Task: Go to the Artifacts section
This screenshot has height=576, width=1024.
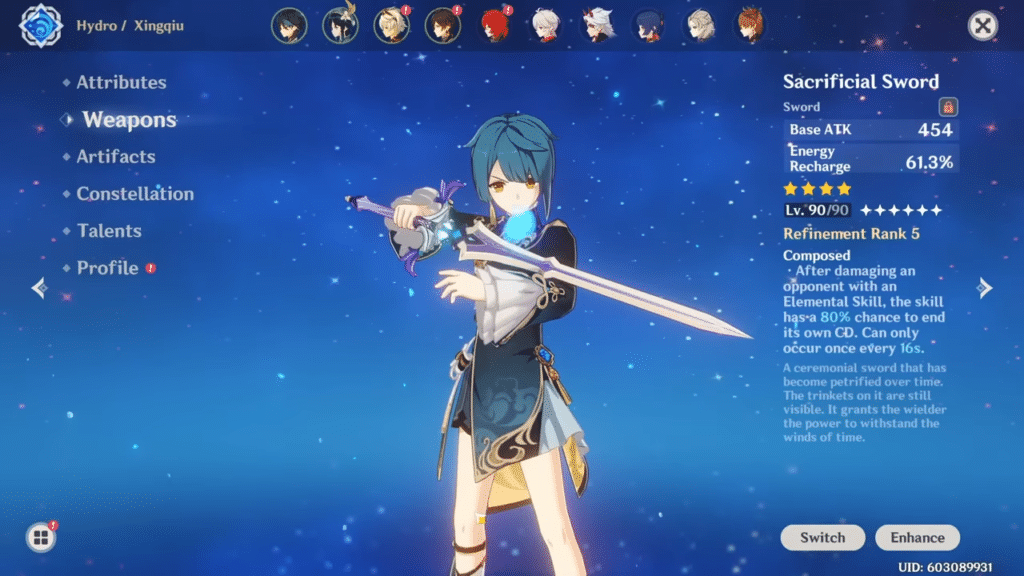Action: [x=116, y=157]
